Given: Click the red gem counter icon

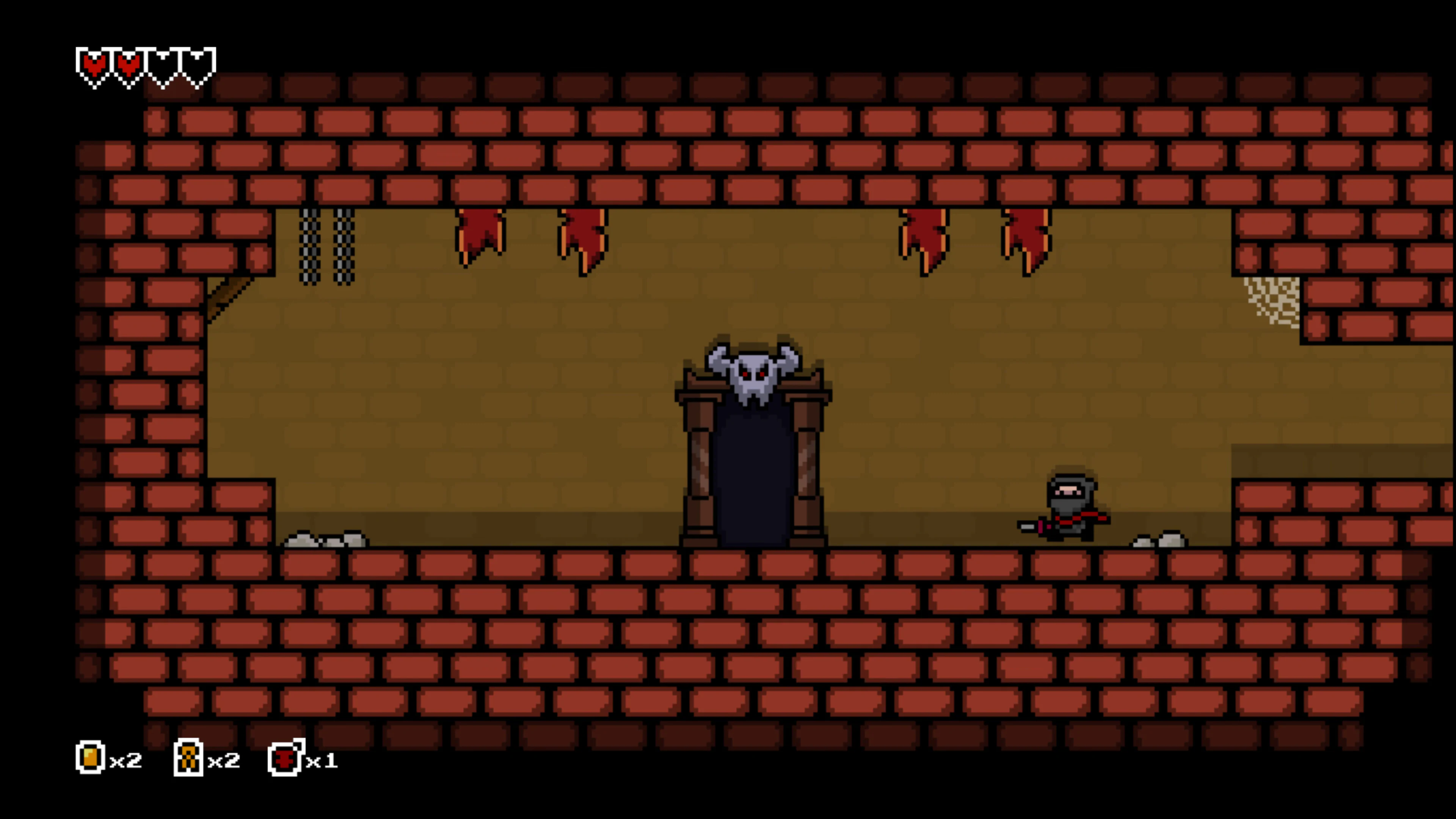Looking at the screenshot, I should [286, 759].
